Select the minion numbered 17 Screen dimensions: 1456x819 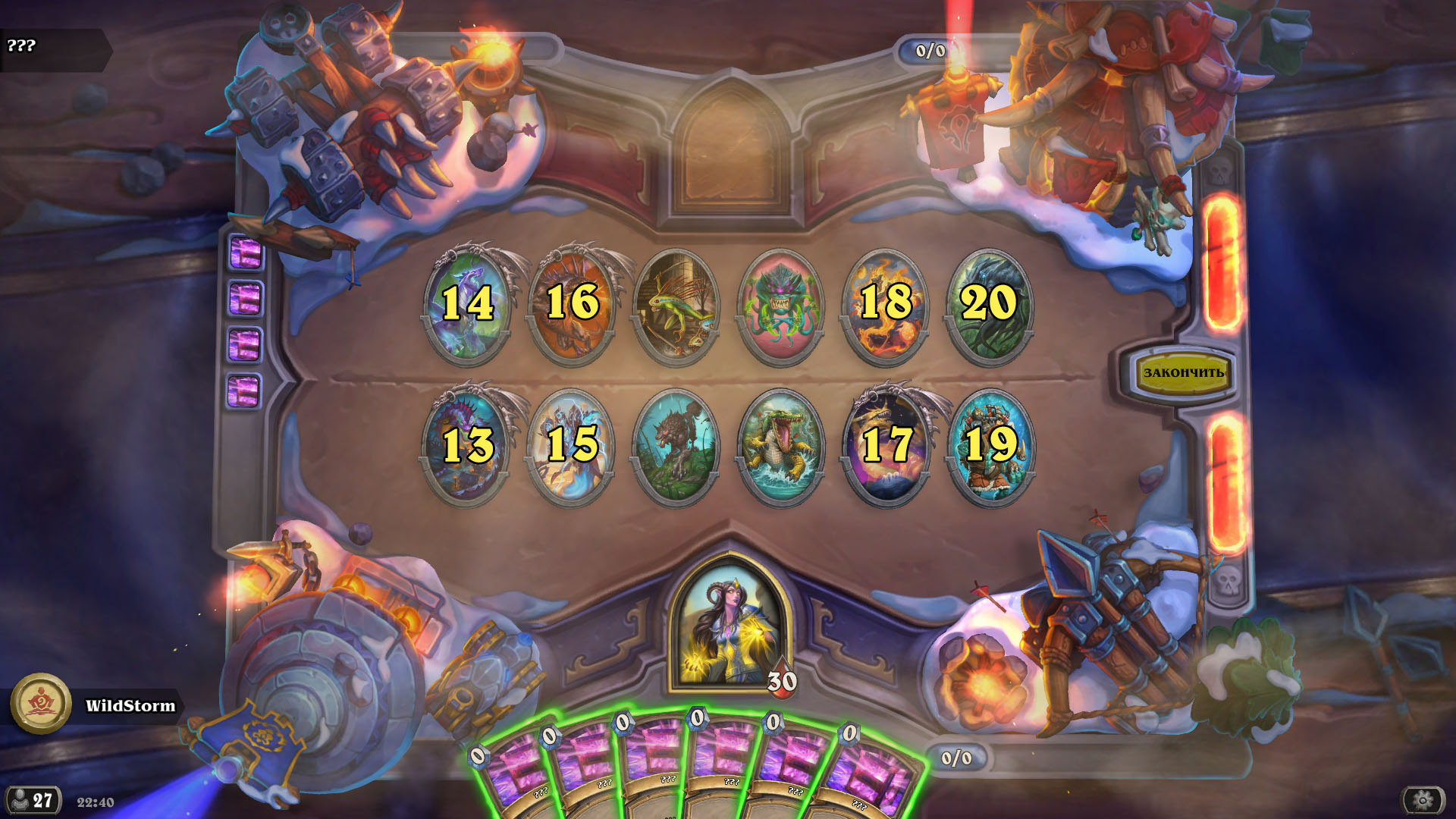[886, 446]
